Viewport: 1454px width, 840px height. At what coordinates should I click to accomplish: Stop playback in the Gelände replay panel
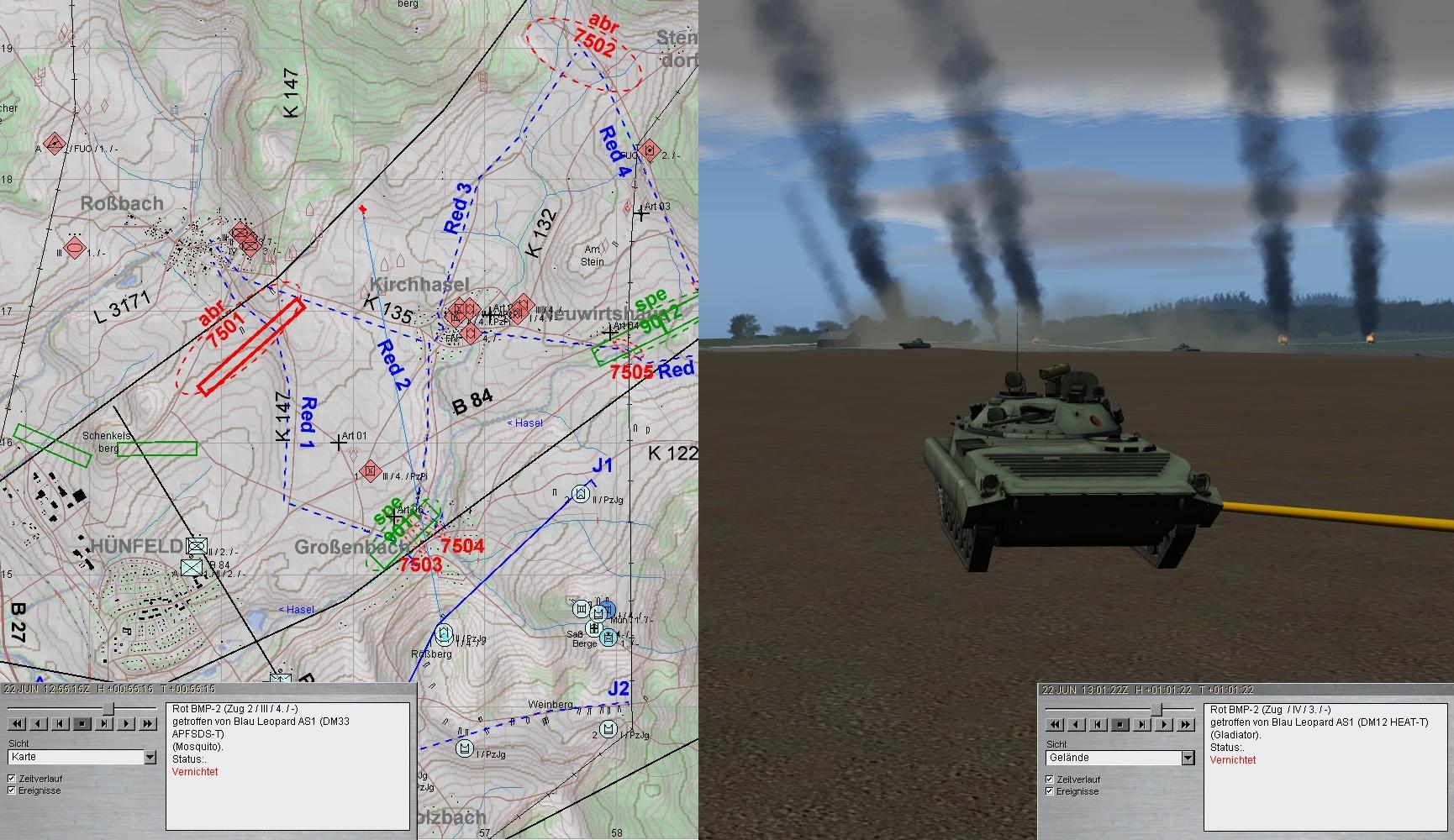point(1120,724)
